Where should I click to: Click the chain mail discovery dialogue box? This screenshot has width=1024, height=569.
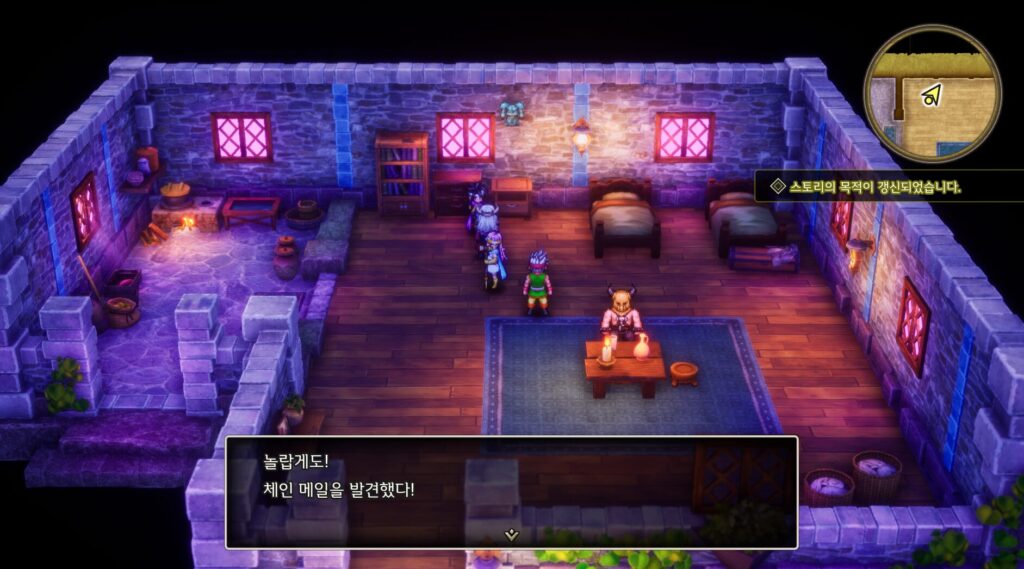pyautogui.click(x=510, y=490)
